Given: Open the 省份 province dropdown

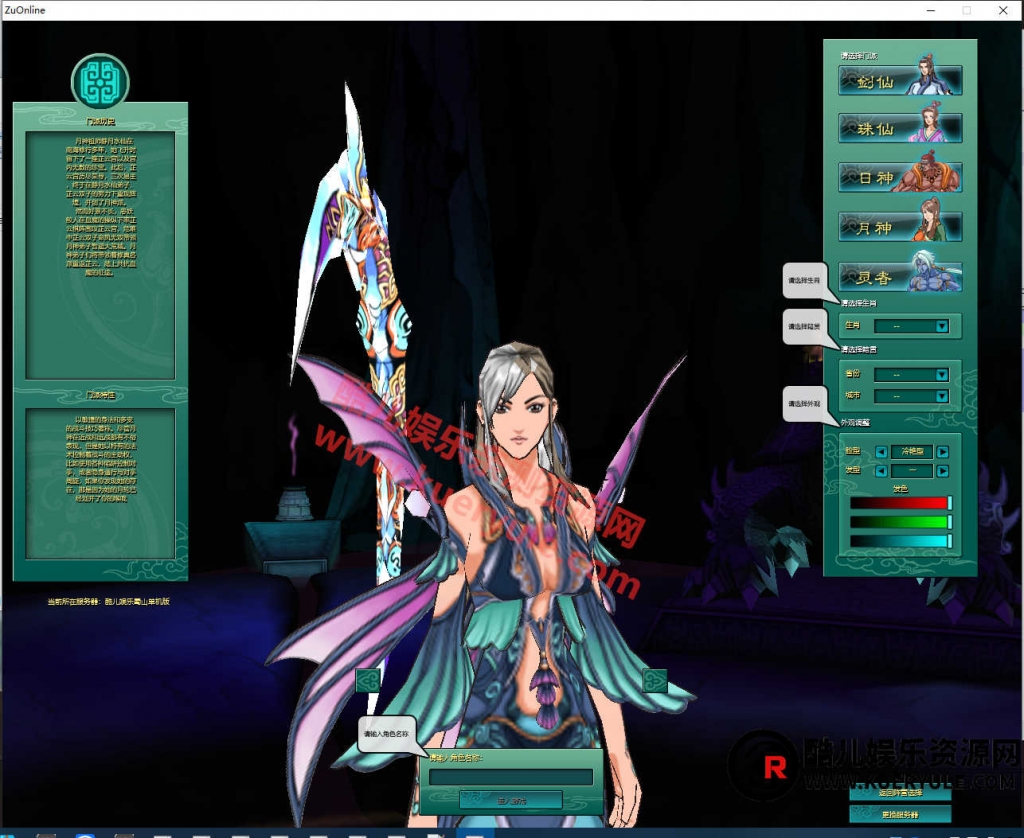Looking at the screenshot, I should click(941, 375).
